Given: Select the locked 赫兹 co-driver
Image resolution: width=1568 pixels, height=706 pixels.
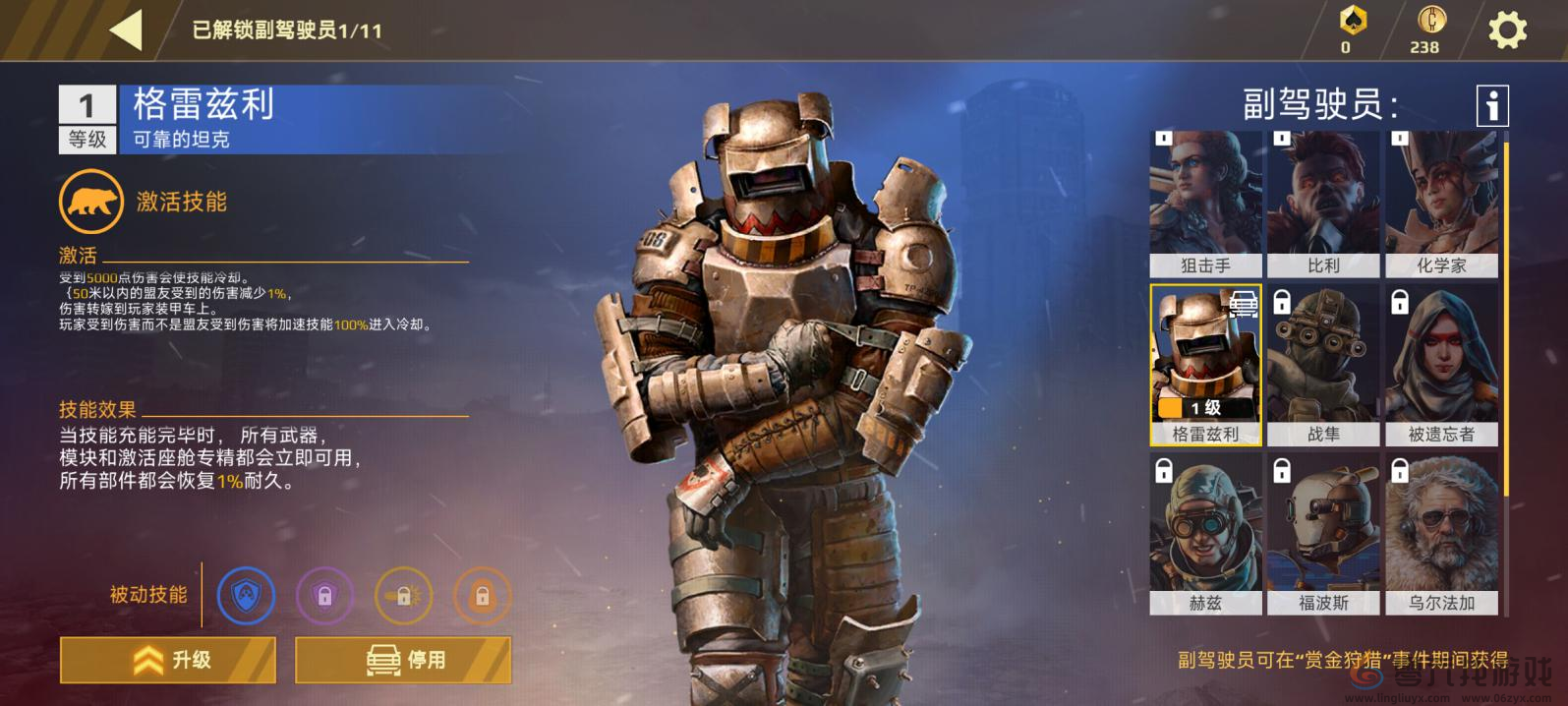Looking at the screenshot, I should [x=1205, y=534].
